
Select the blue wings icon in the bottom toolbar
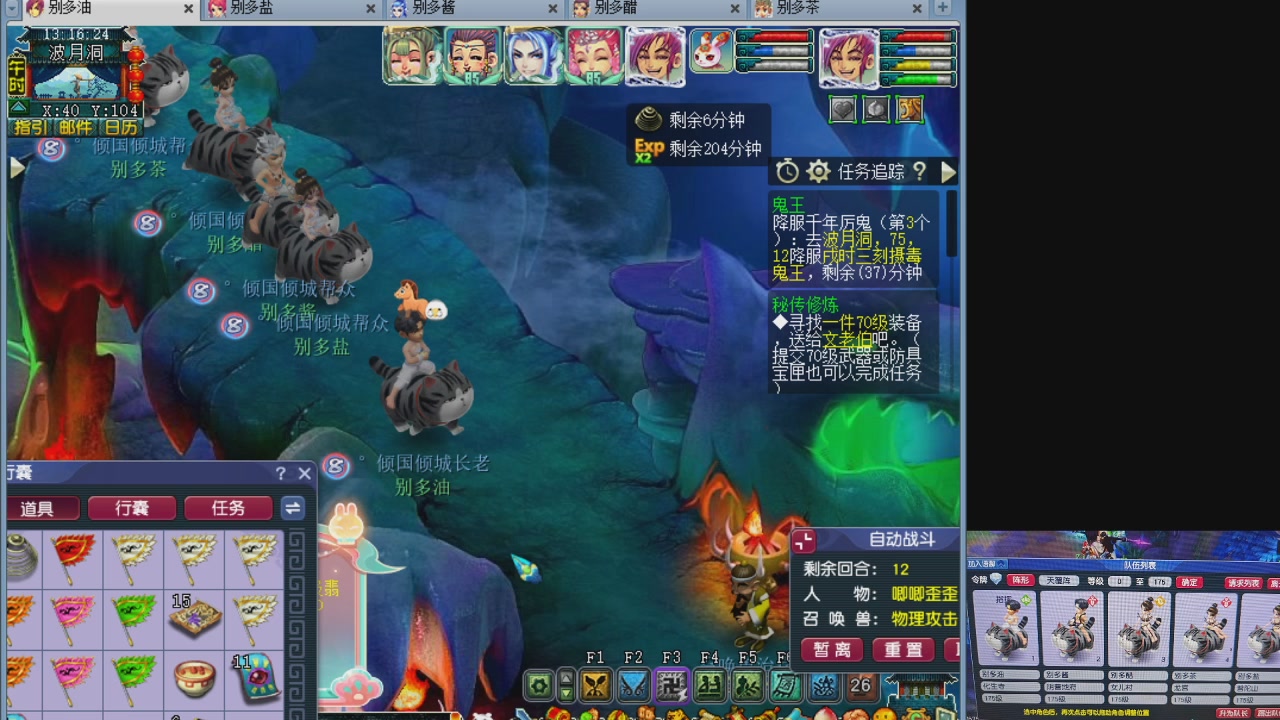632,686
